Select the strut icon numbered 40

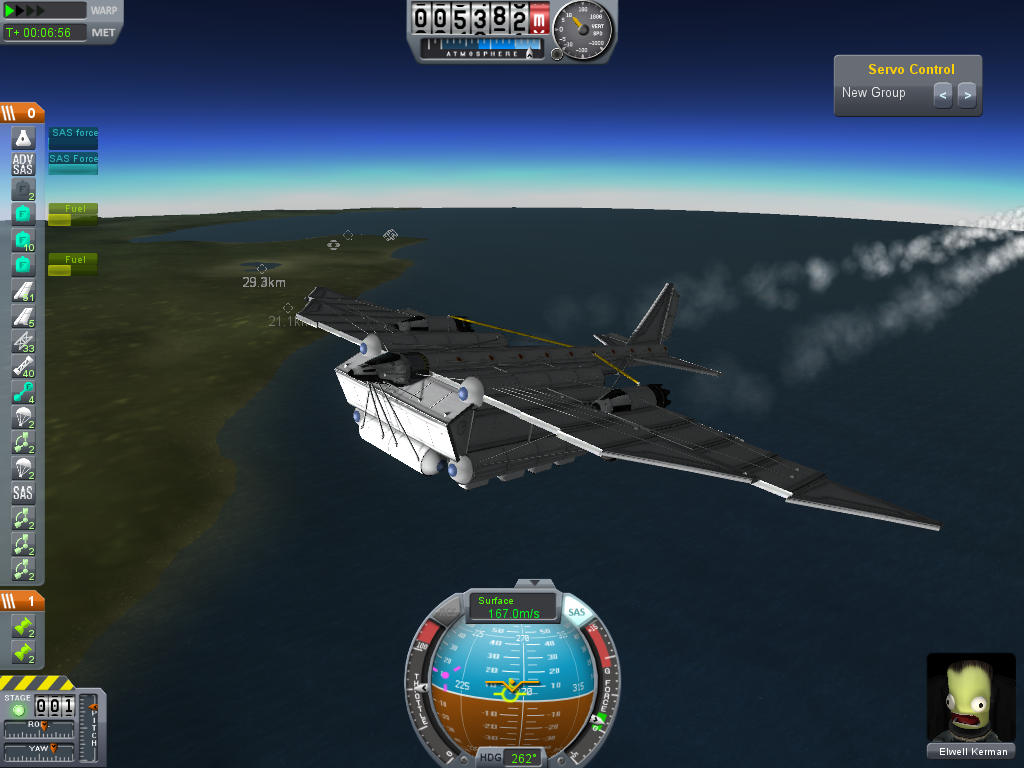23,367
